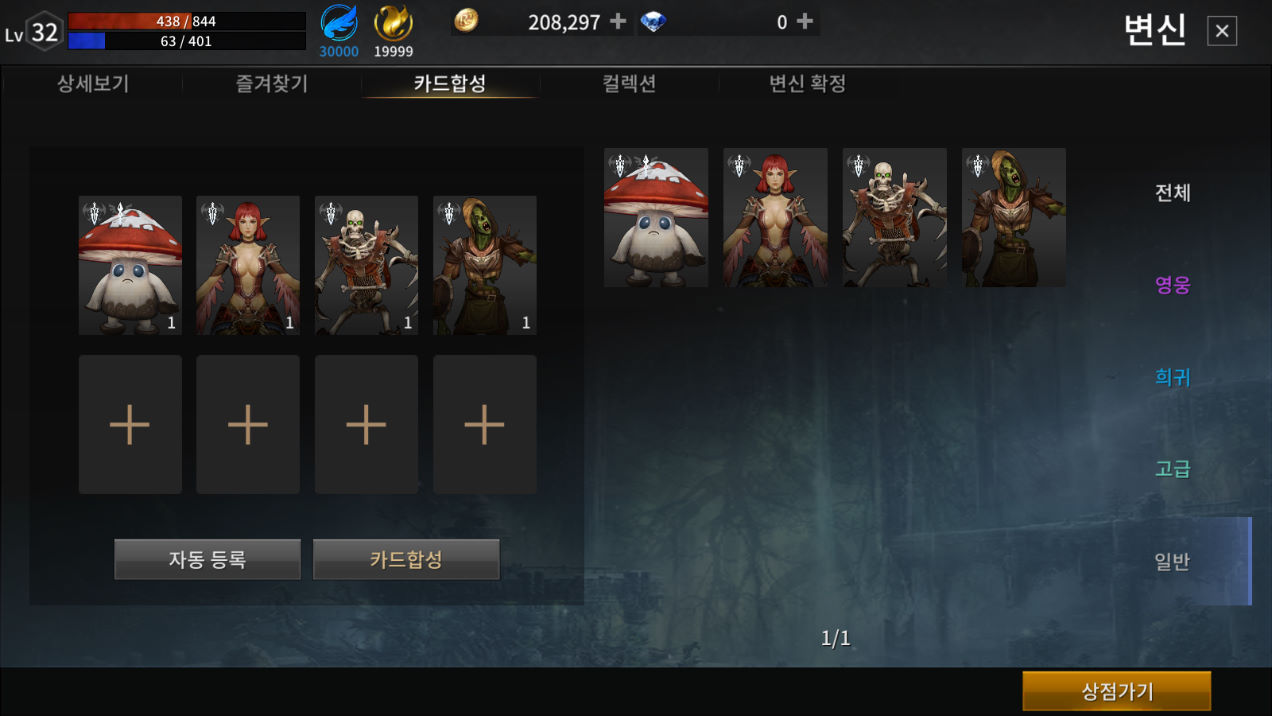
Task: Remove the mushroom card from synthesis slots
Action: point(130,265)
